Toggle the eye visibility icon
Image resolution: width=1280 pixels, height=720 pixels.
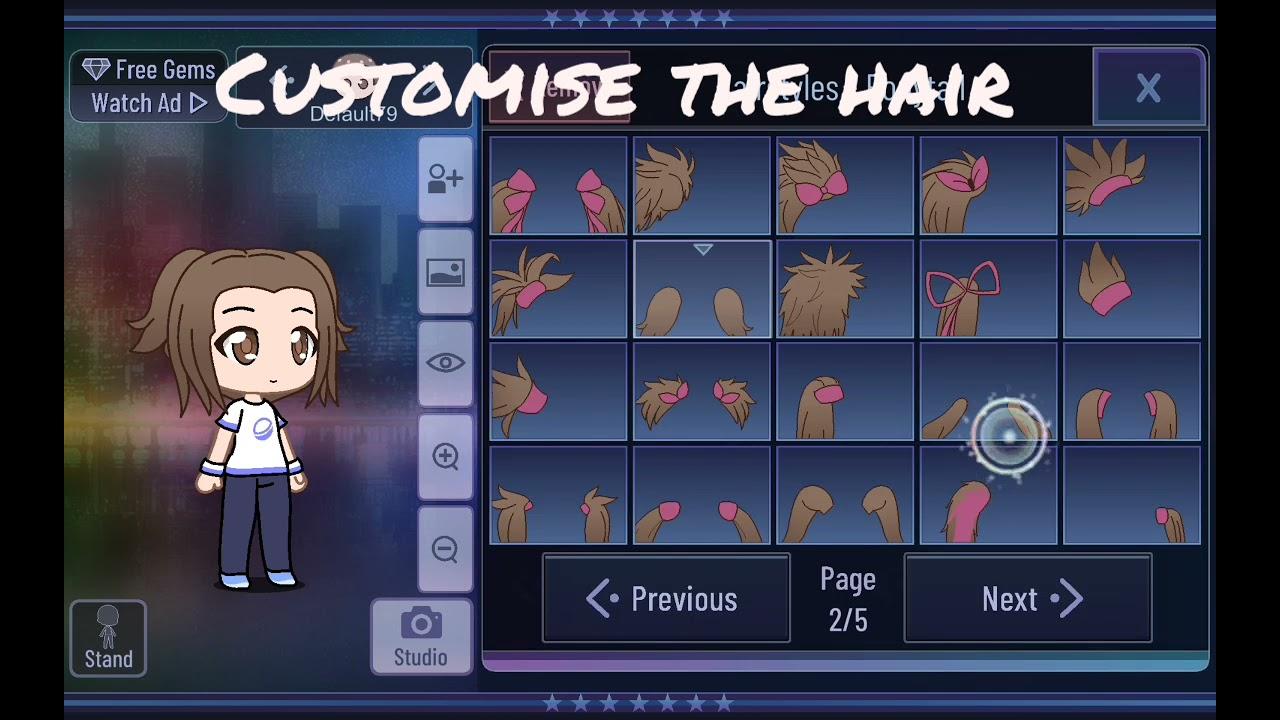coord(445,364)
